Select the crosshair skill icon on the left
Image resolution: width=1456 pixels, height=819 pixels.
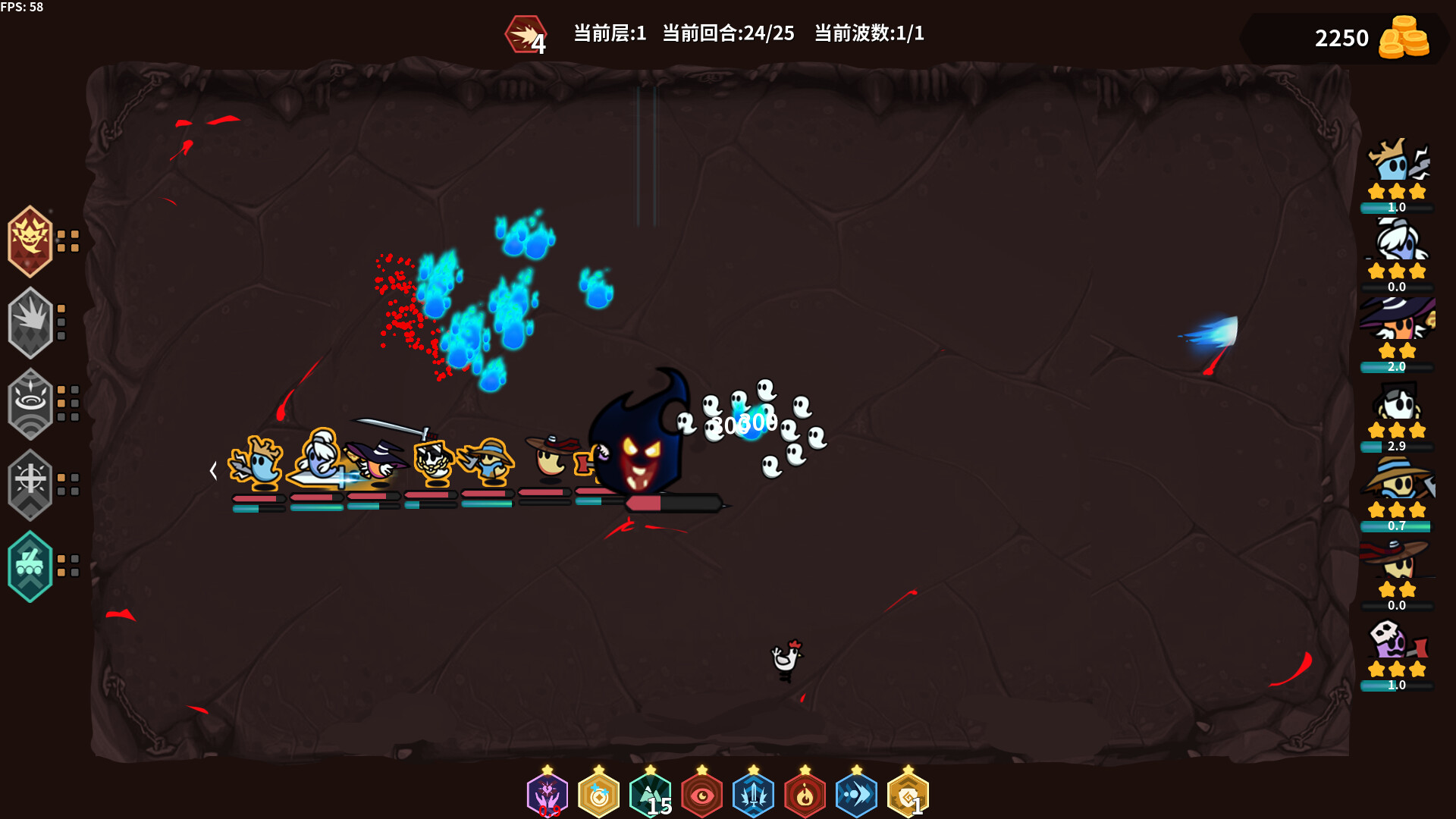coord(30,485)
